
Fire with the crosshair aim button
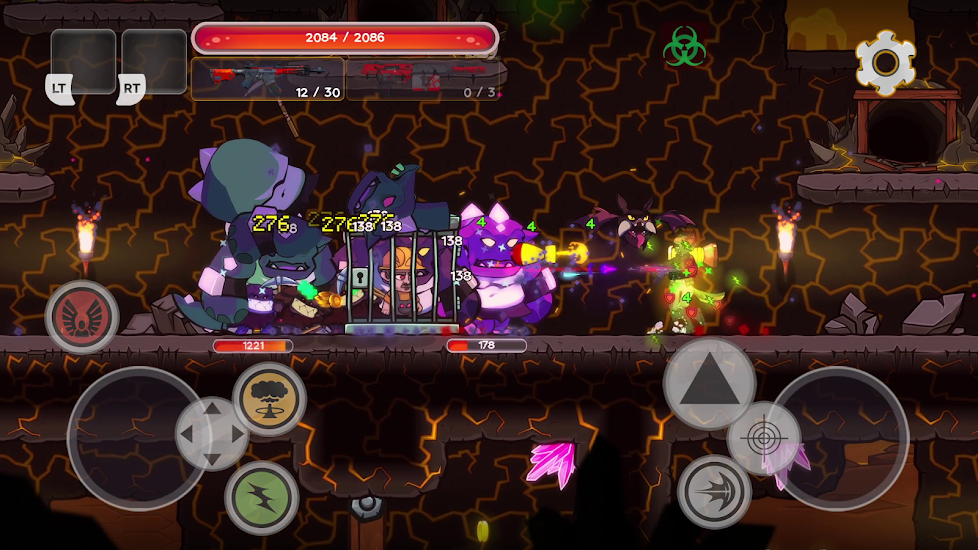763,438
